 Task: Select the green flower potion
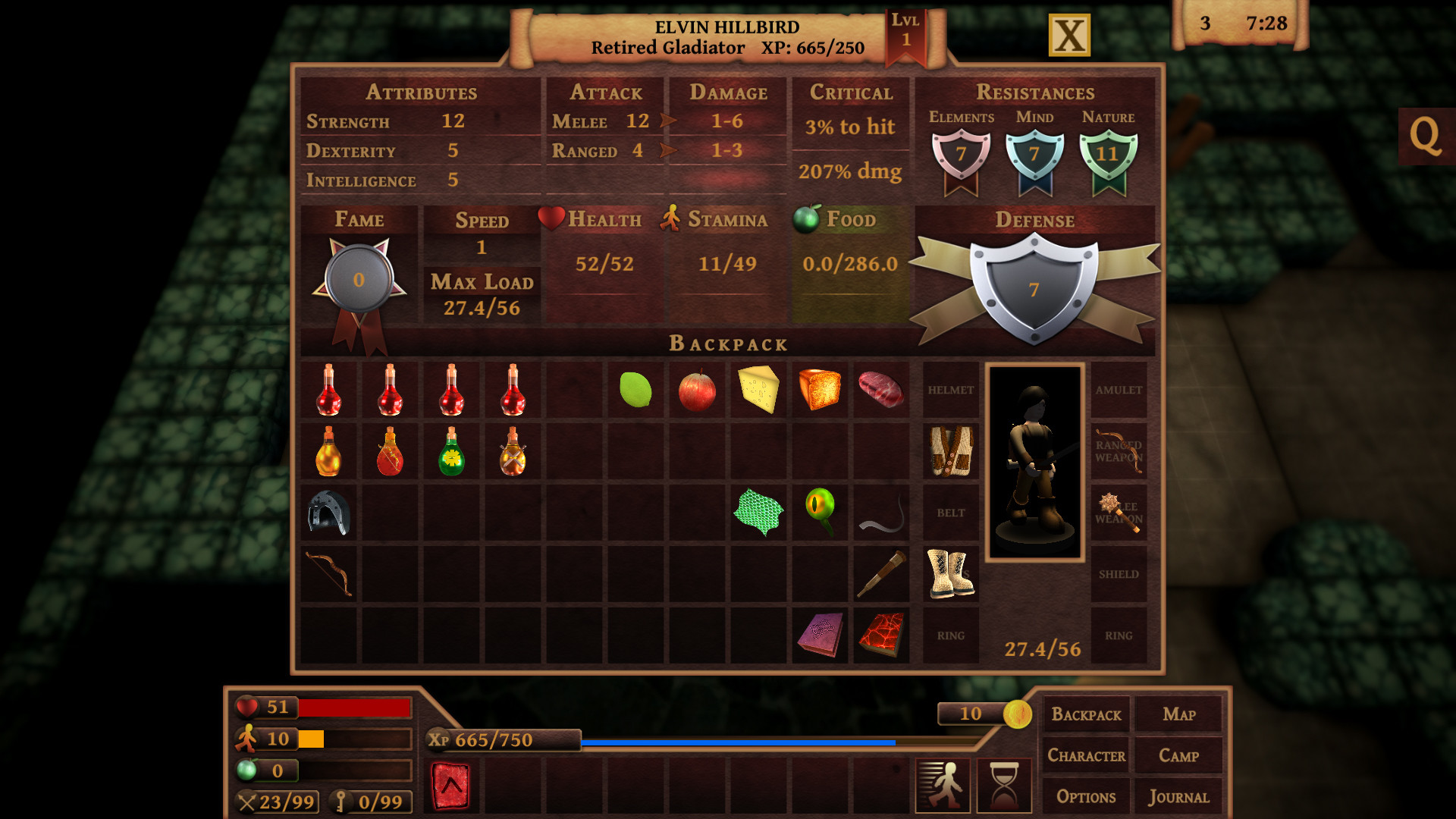pyautogui.click(x=451, y=452)
